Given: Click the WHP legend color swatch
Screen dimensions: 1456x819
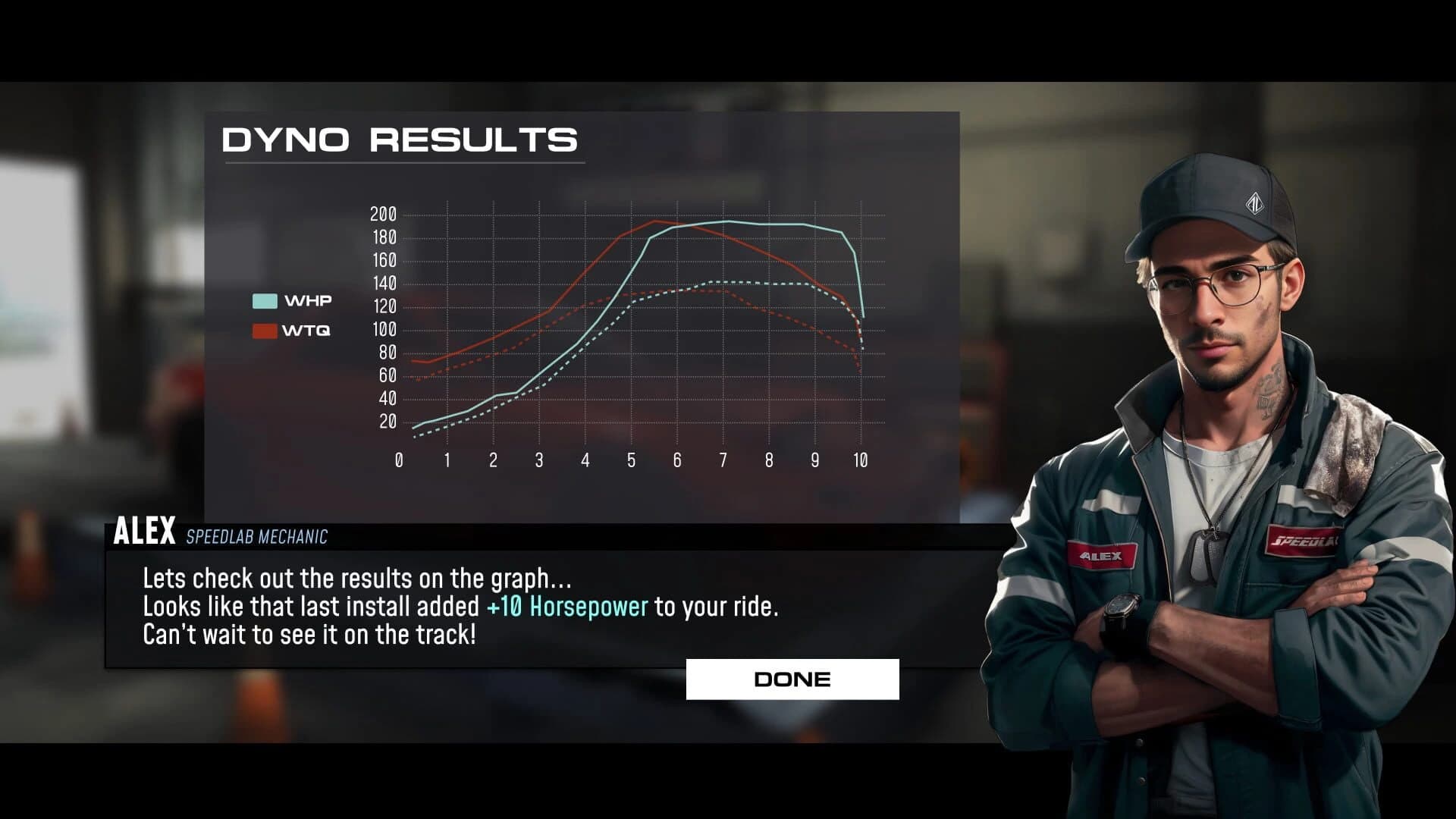Looking at the screenshot, I should (264, 300).
